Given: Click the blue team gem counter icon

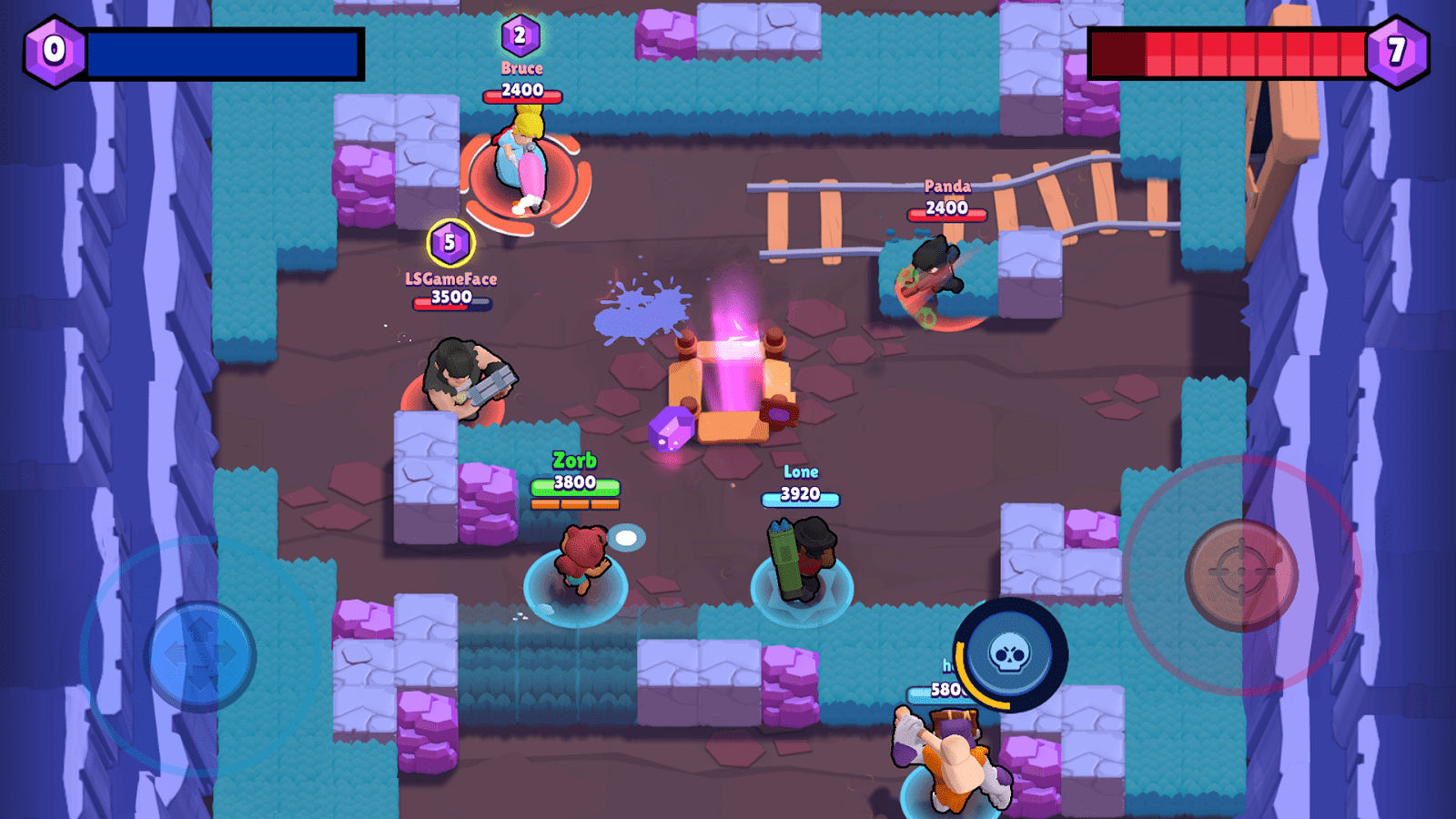Looking at the screenshot, I should (53, 48).
